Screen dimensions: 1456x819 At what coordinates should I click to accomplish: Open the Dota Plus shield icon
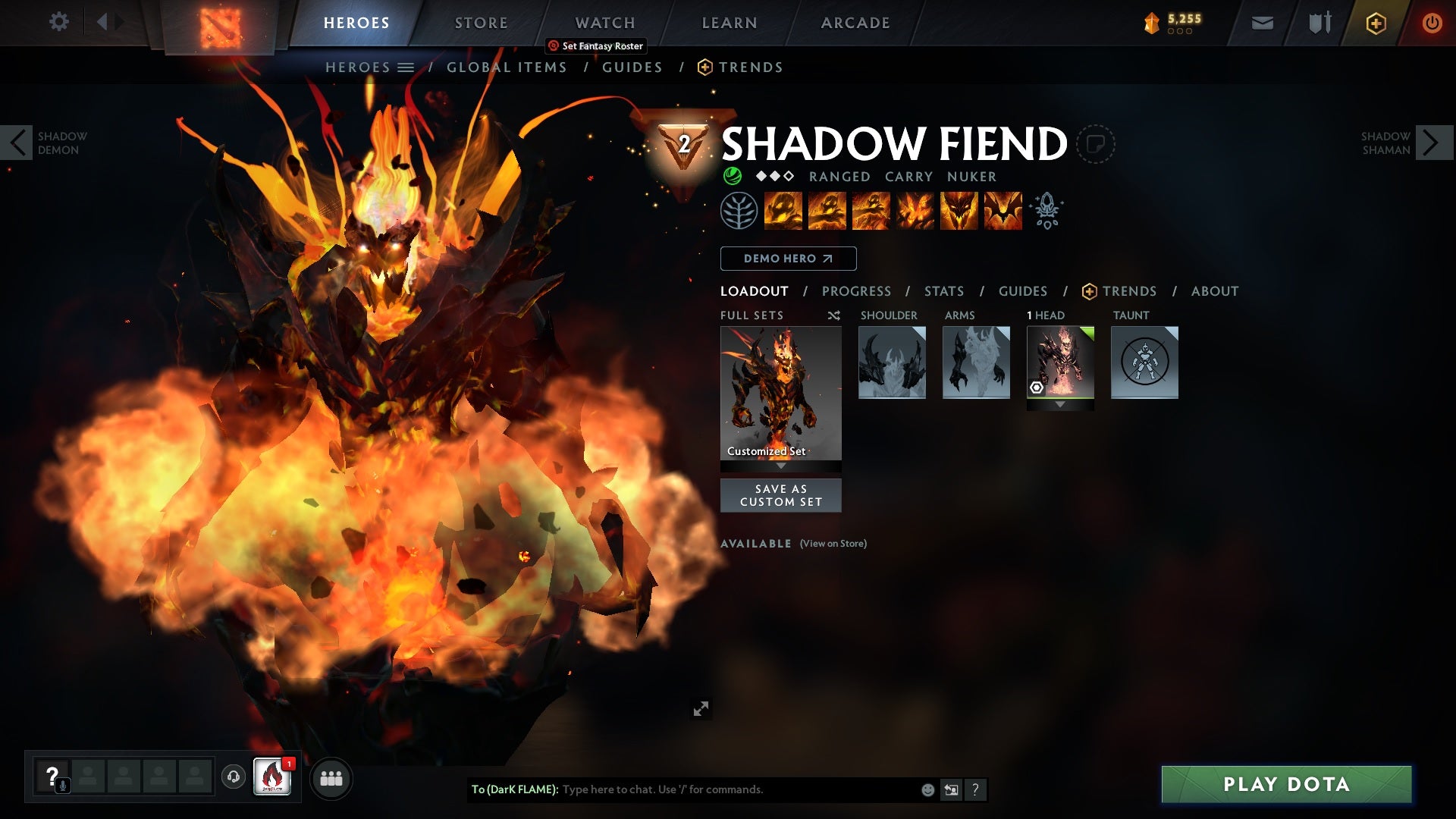[x=1375, y=22]
